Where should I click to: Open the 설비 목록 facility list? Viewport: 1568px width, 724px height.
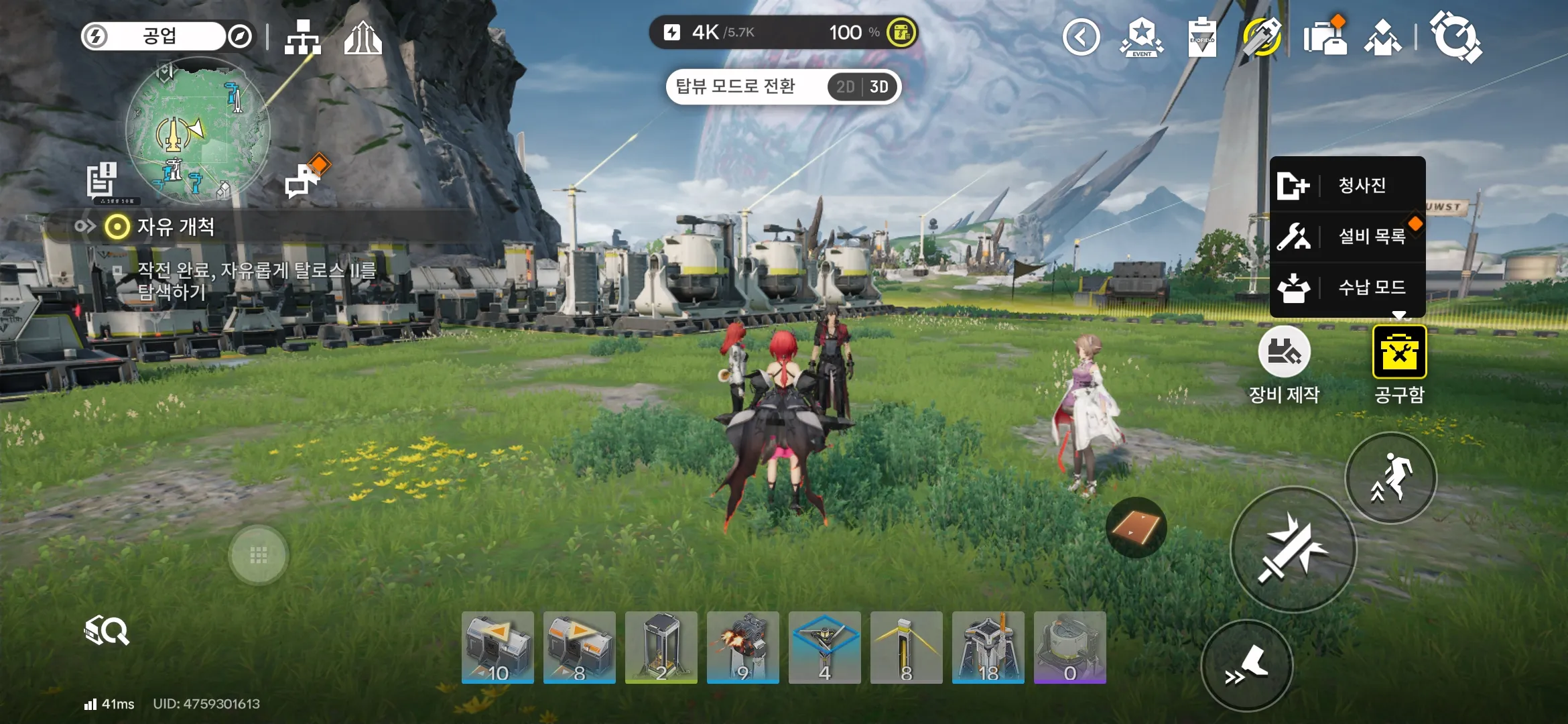(1347, 236)
